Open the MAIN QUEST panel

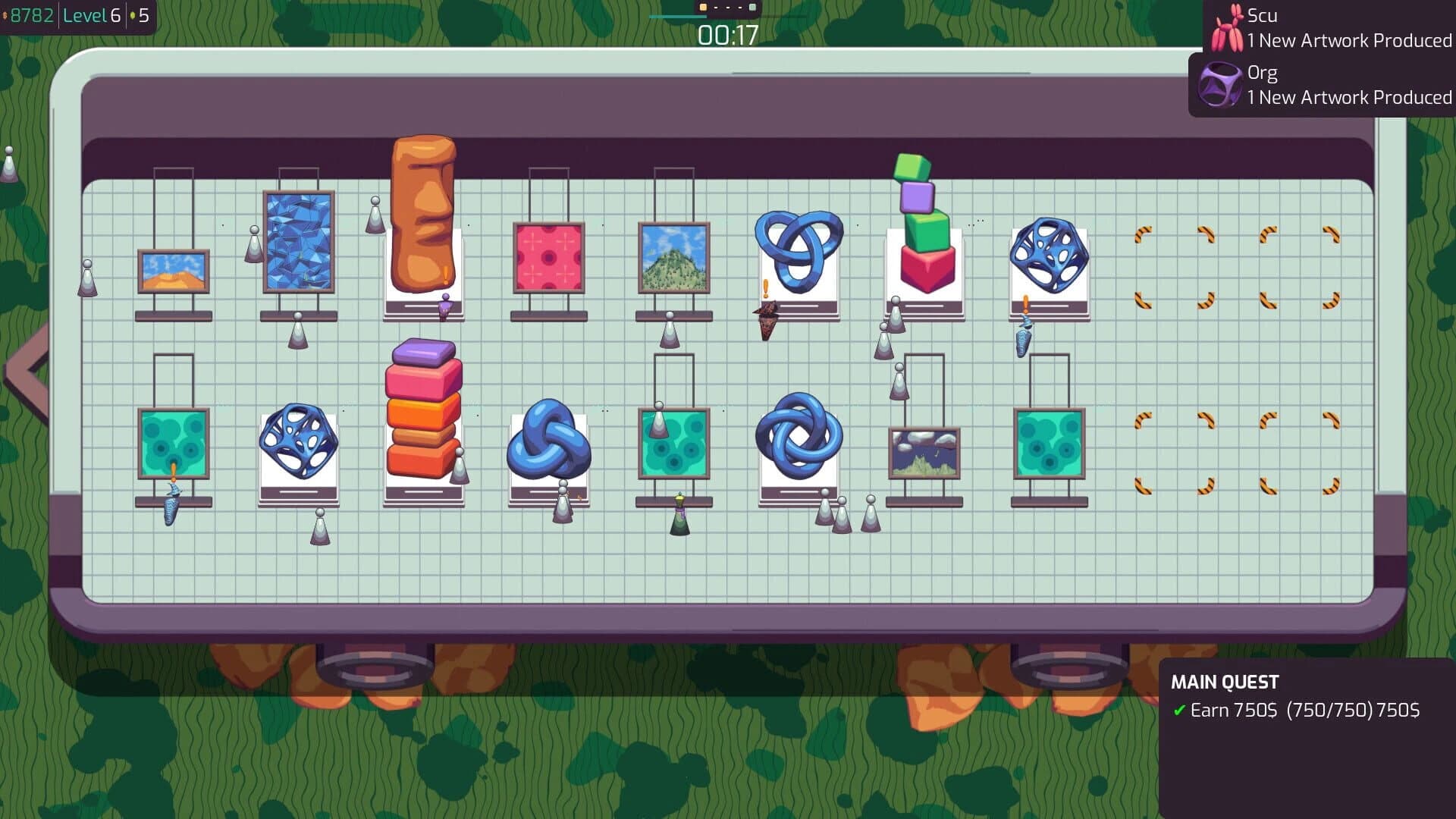tap(1224, 682)
